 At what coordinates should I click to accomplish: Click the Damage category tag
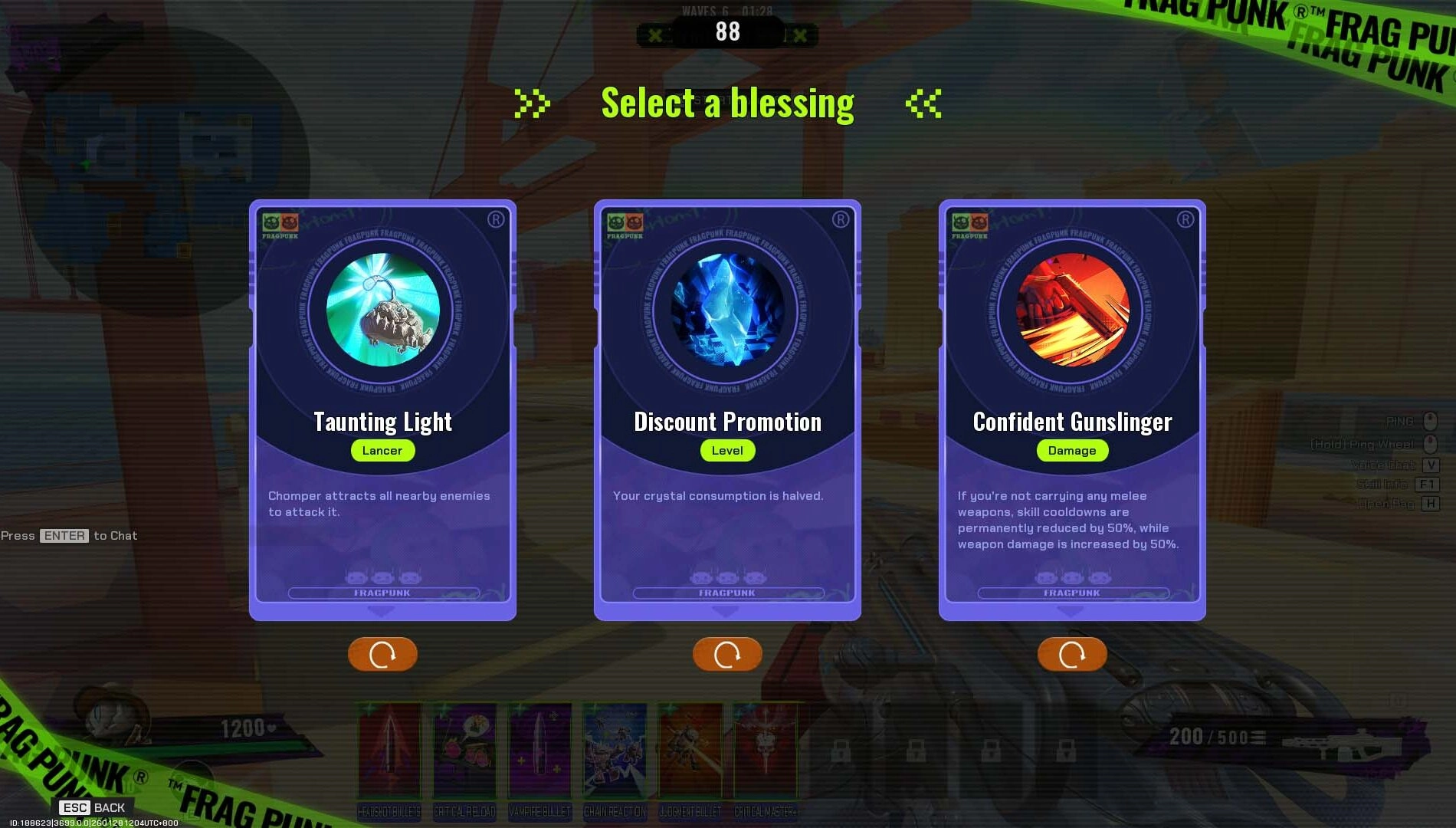point(1071,451)
